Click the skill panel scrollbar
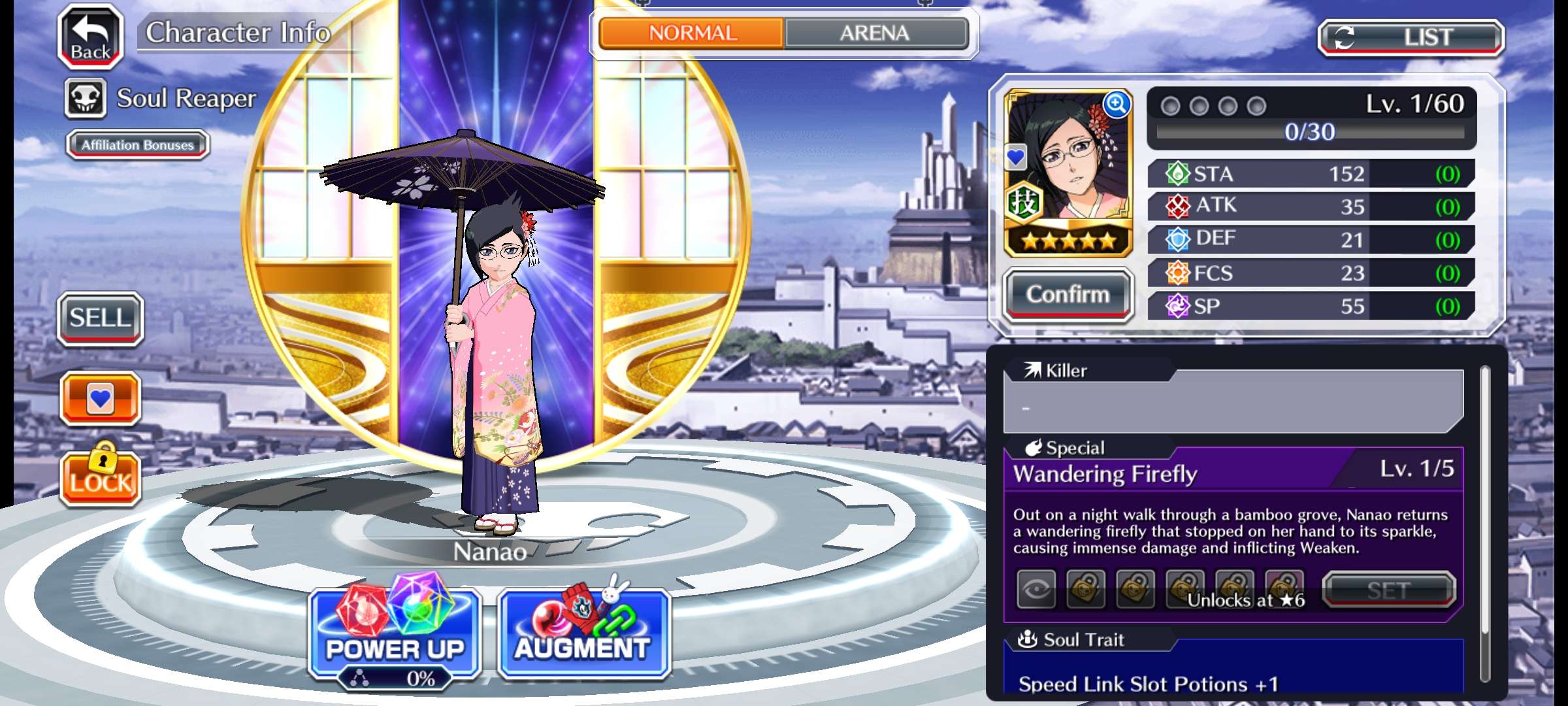 1484,523
